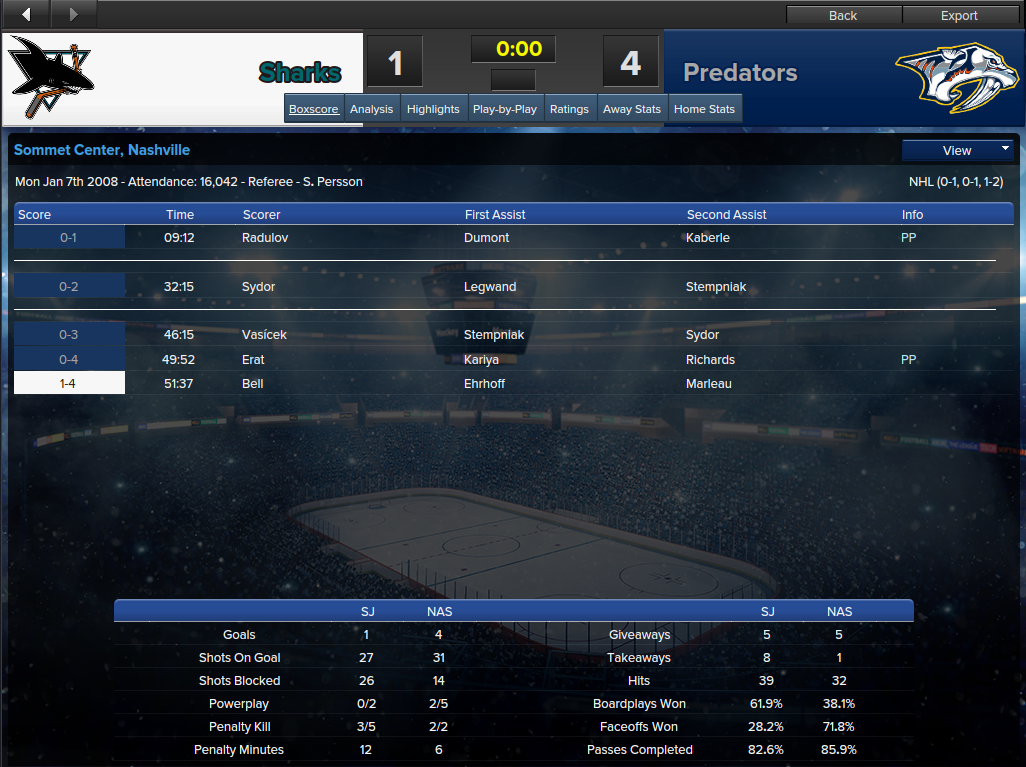This screenshot has height=767, width=1026.
Task: Go forward with the right arrow button
Action: 73,14
